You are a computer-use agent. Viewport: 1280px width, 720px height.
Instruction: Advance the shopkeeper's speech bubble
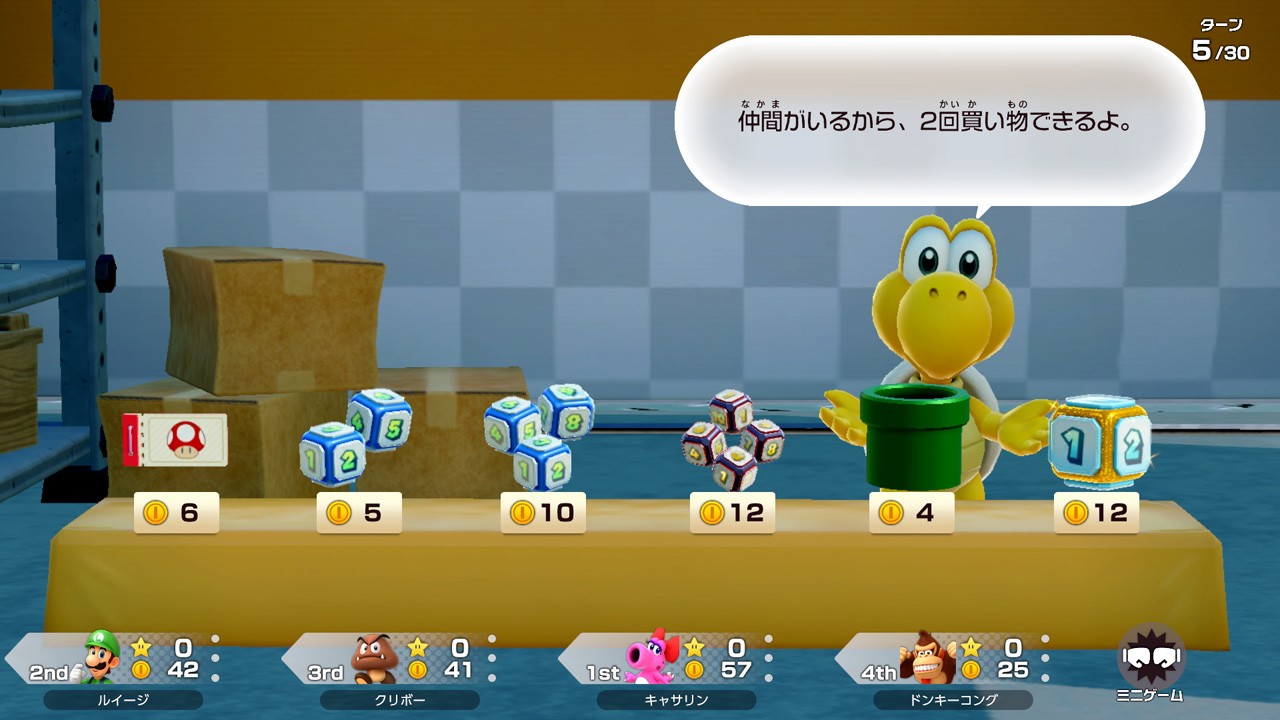[939, 122]
